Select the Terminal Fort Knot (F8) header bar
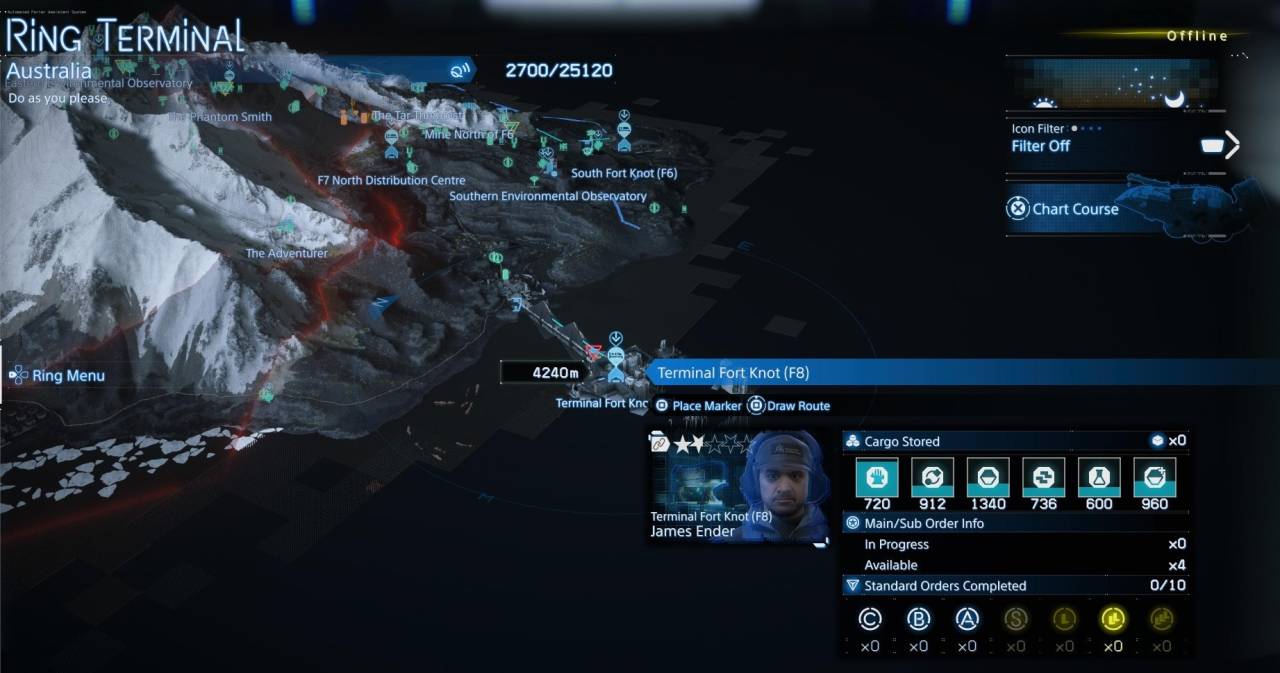The height and width of the screenshot is (673, 1280). (900, 373)
